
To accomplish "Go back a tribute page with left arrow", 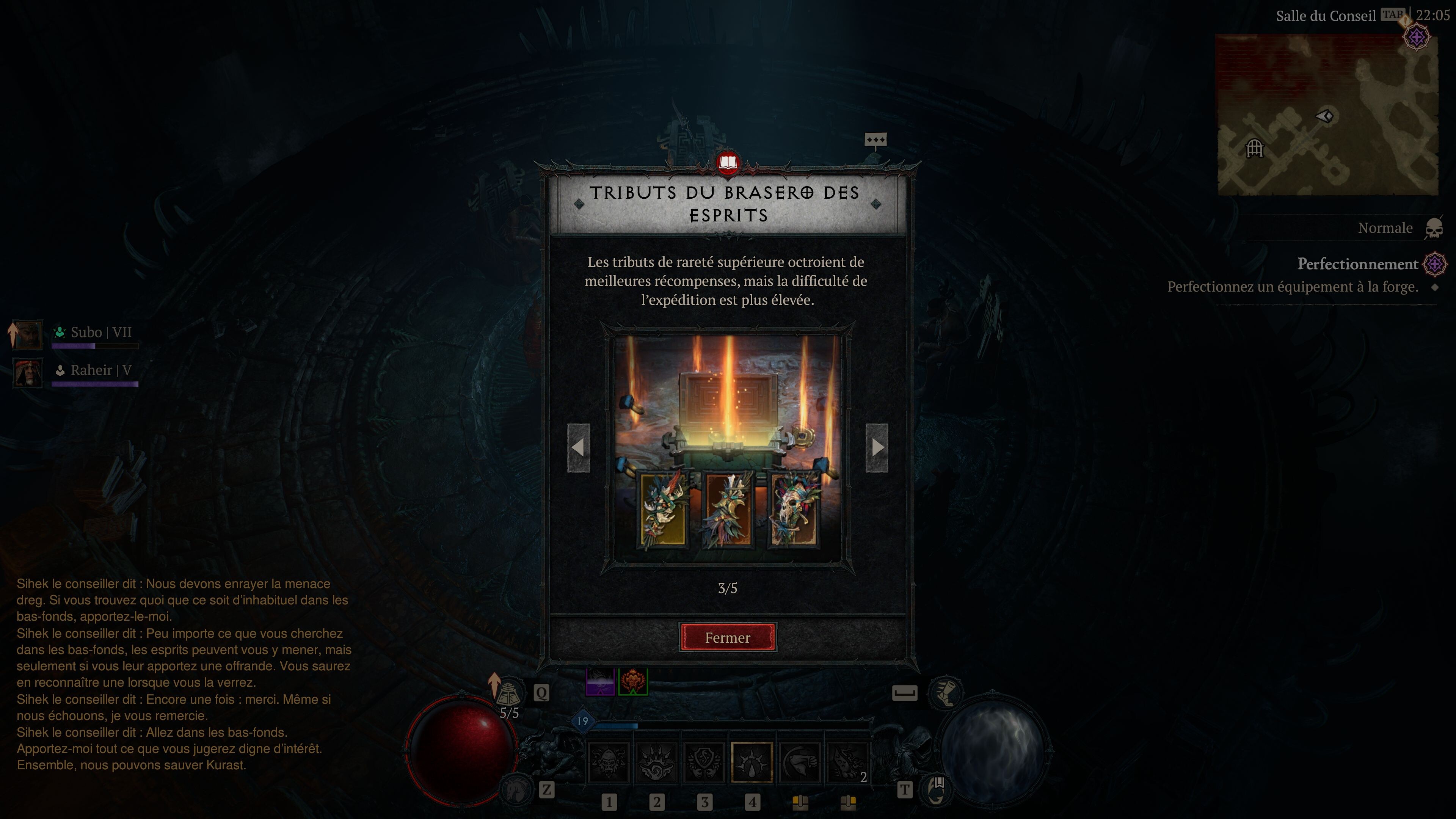I will 579,448.
